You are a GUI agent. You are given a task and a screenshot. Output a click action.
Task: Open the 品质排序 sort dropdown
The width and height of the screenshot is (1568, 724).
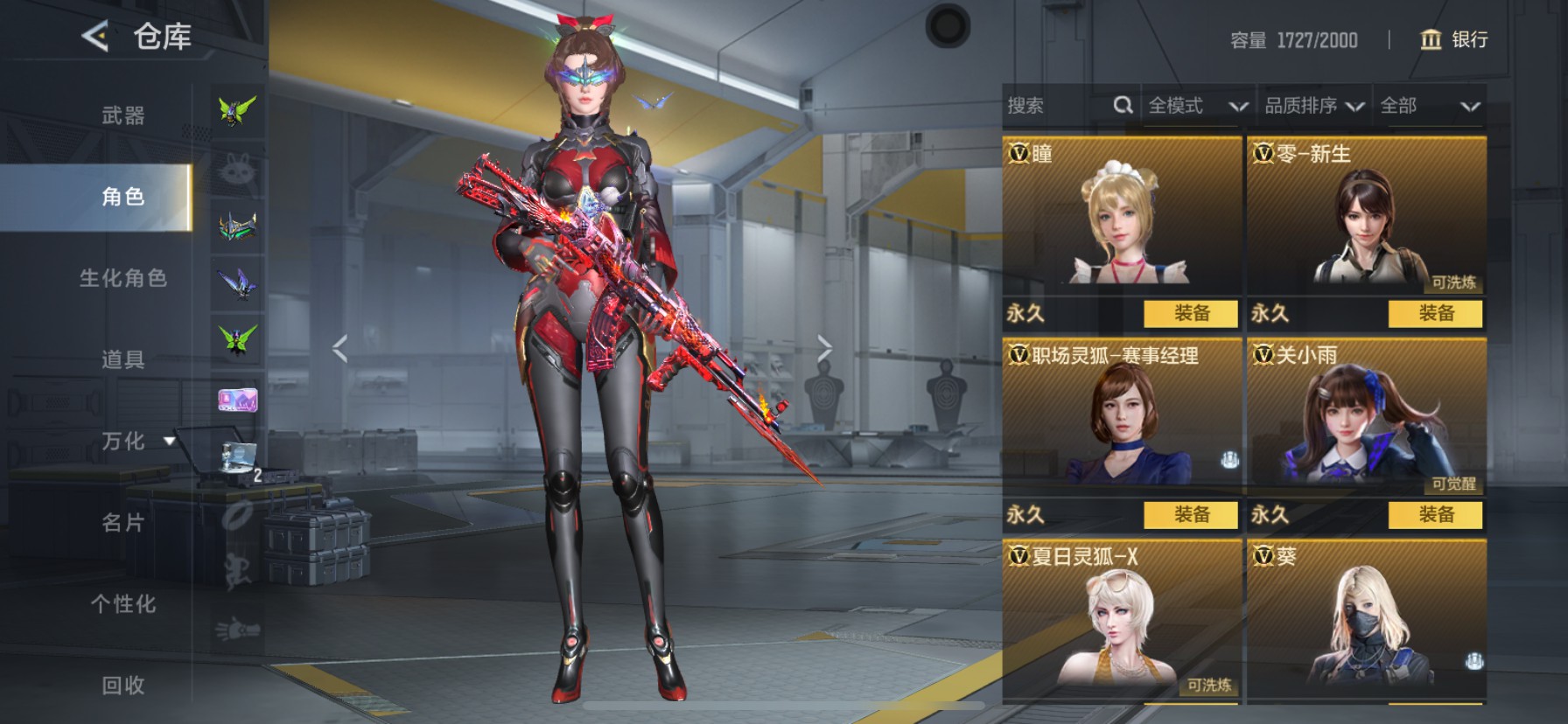tap(1313, 107)
